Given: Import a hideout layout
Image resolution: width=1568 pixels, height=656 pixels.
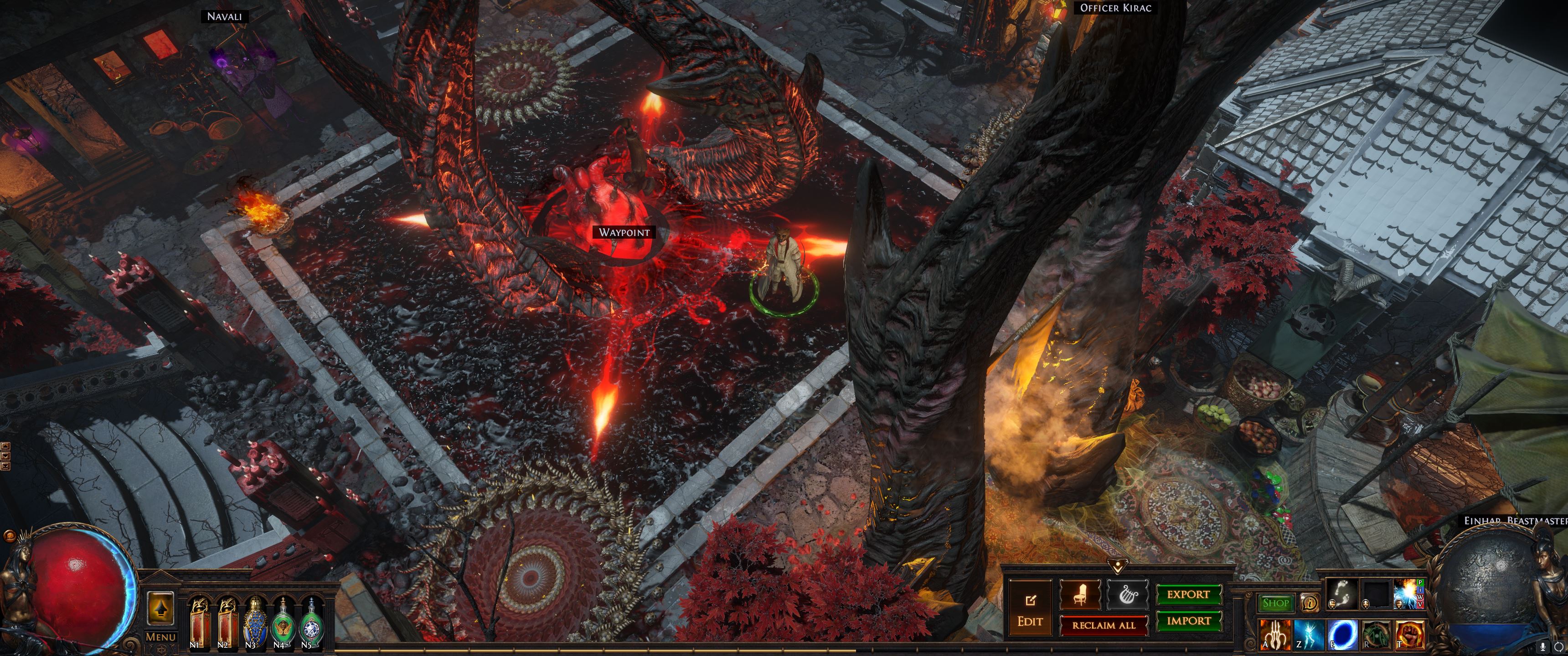Looking at the screenshot, I should coord(1188,621).
